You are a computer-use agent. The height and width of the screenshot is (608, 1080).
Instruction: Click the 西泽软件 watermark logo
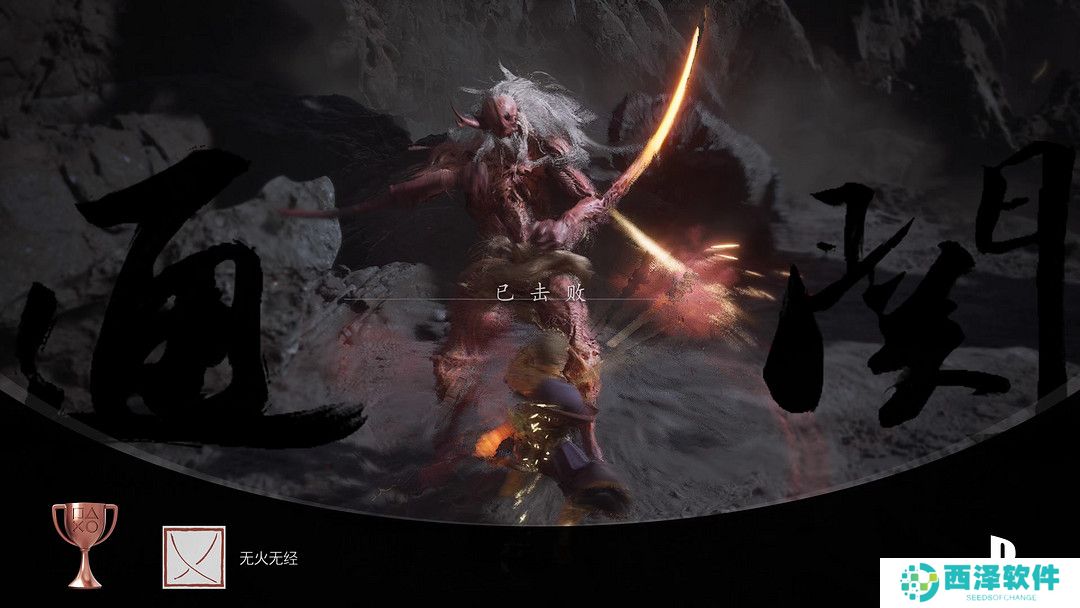click(x=979, y=581)
